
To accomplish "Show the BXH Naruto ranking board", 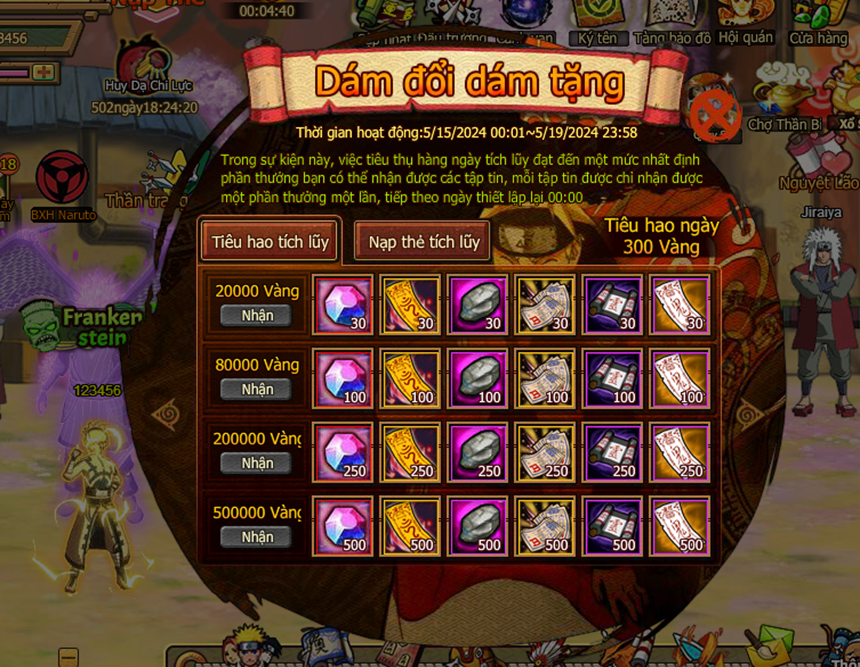I will pos(62,186).
